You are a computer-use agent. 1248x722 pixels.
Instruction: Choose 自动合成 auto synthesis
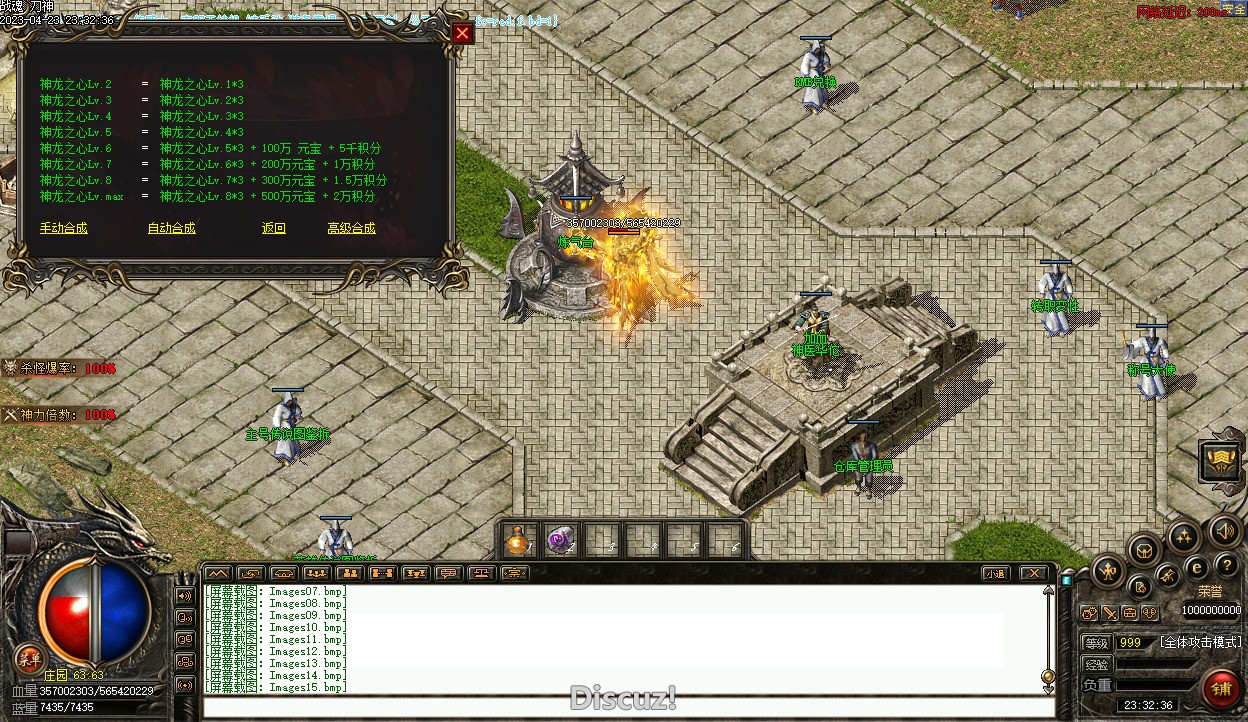click(x=171, y=229)
